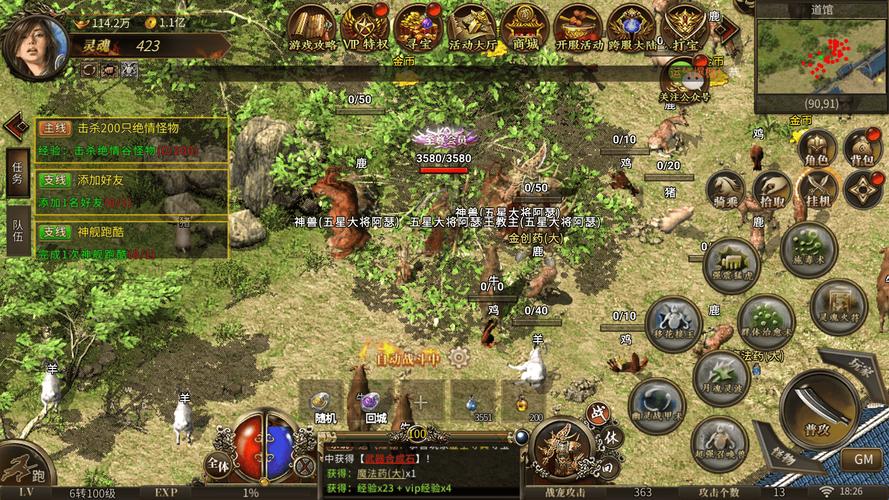Click the player portrait avatar

[35, 45]
